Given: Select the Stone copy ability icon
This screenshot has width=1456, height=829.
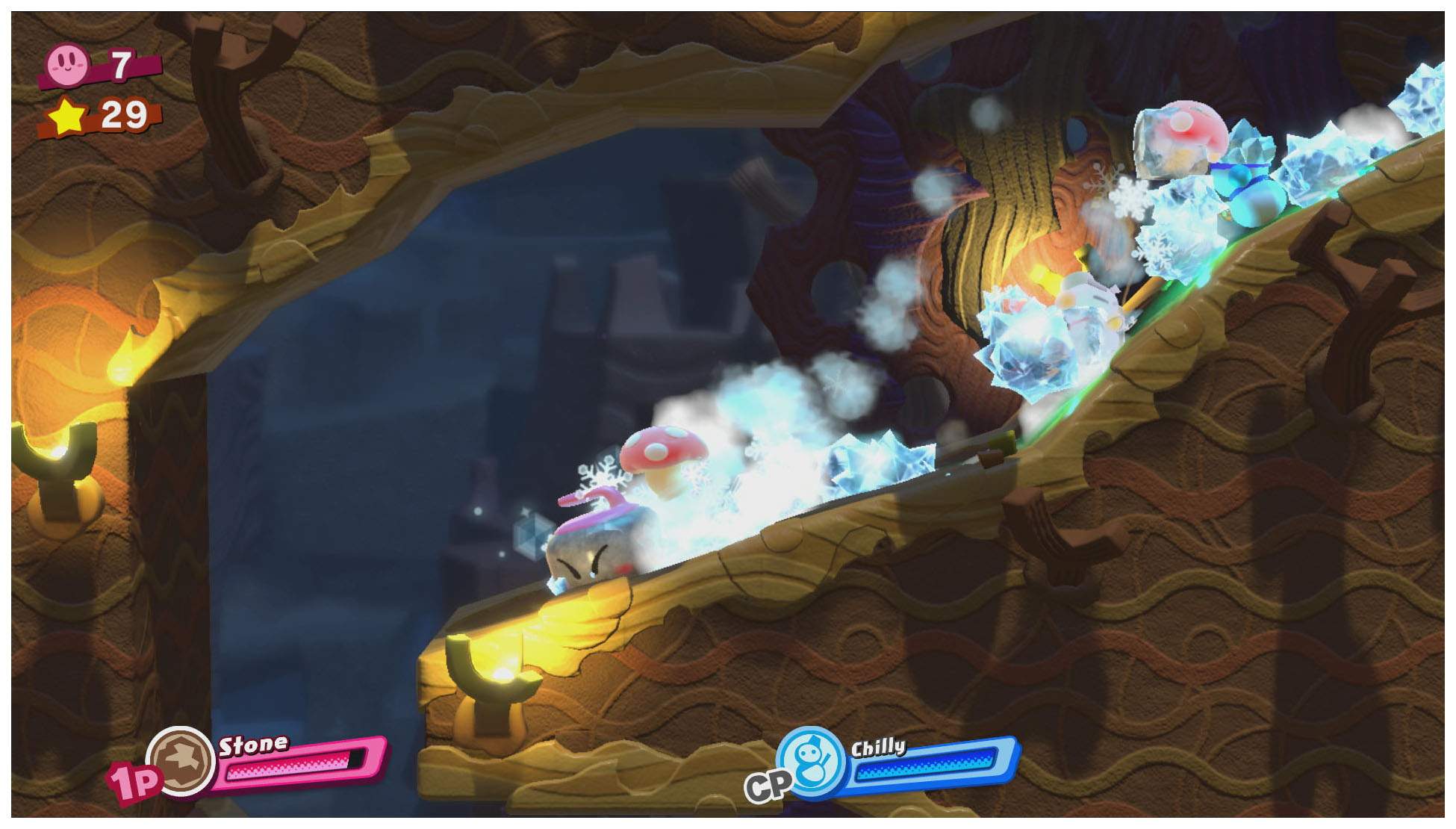Looking at the screenshot, I should click(180, 760).
